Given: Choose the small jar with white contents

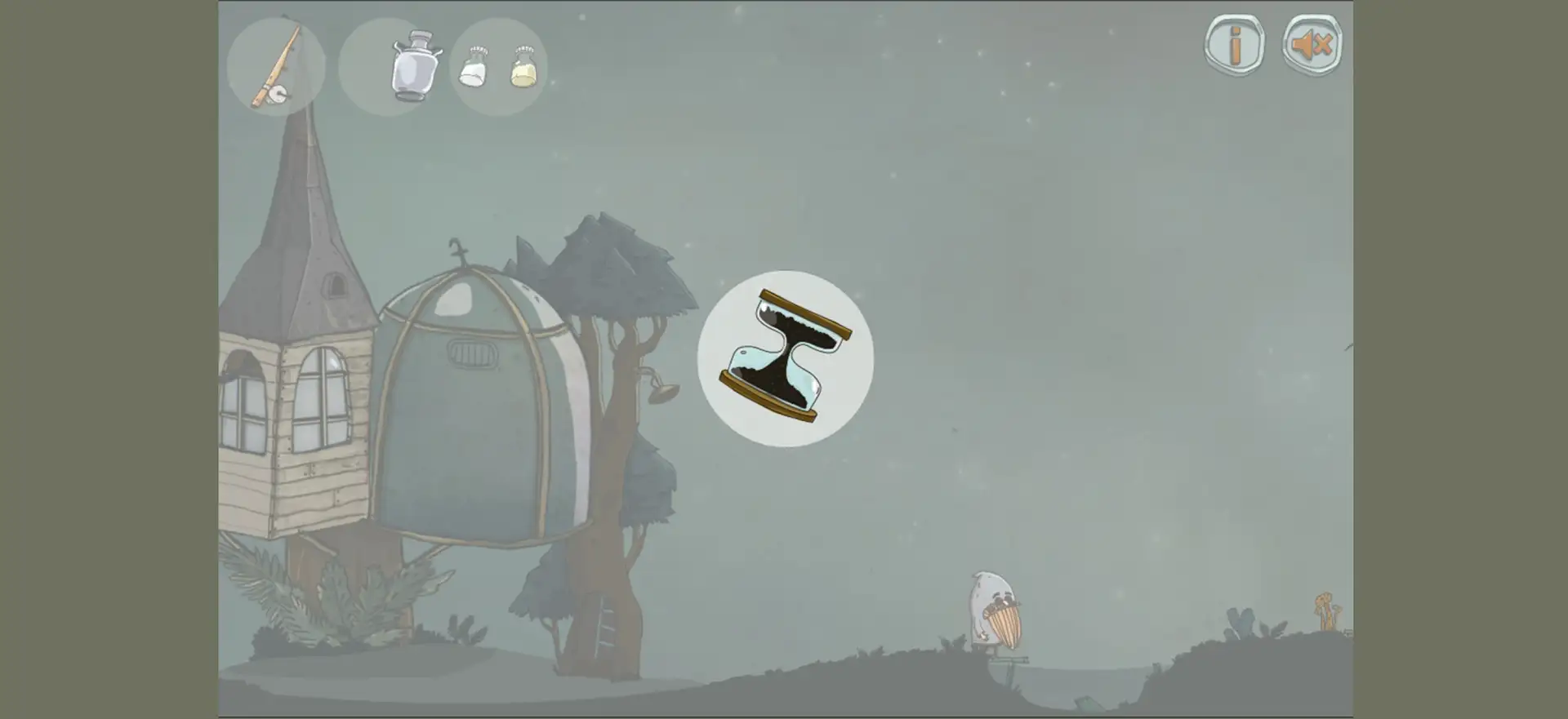Looking at the screenshot, I should point(474,67).
